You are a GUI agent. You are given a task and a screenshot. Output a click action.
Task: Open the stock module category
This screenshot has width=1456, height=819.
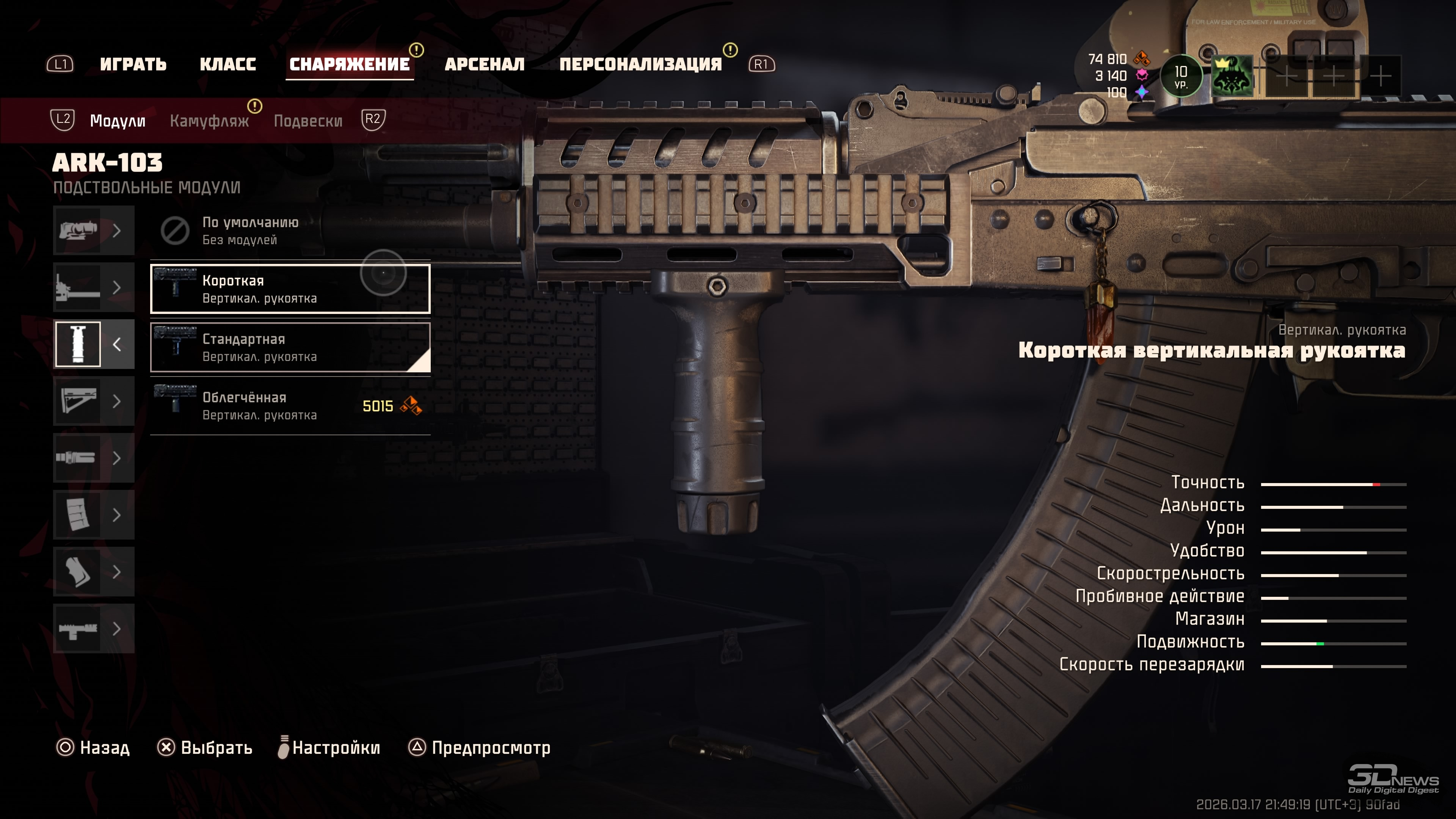point(93,401)
